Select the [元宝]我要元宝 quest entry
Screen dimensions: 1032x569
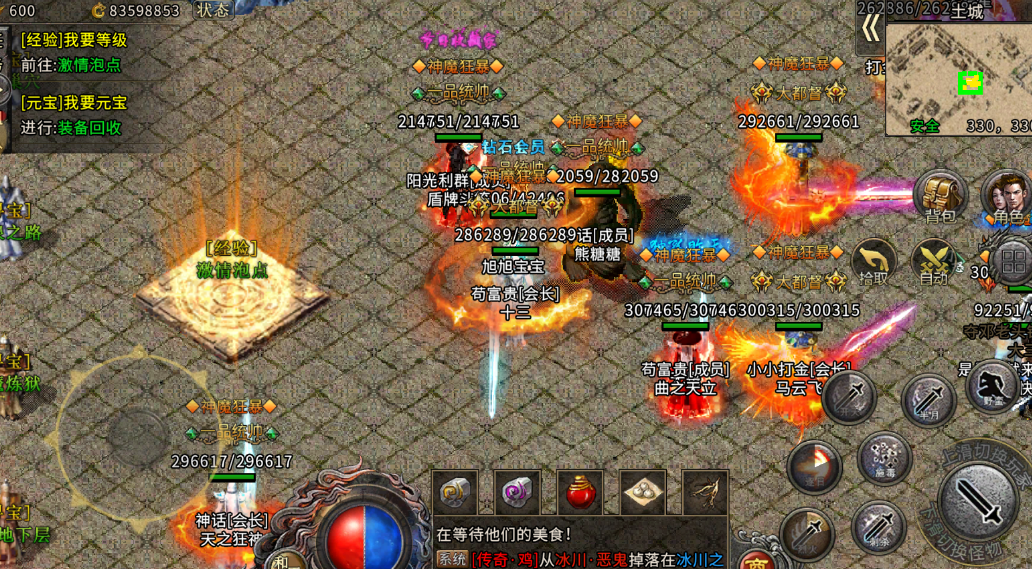[74, 103]
